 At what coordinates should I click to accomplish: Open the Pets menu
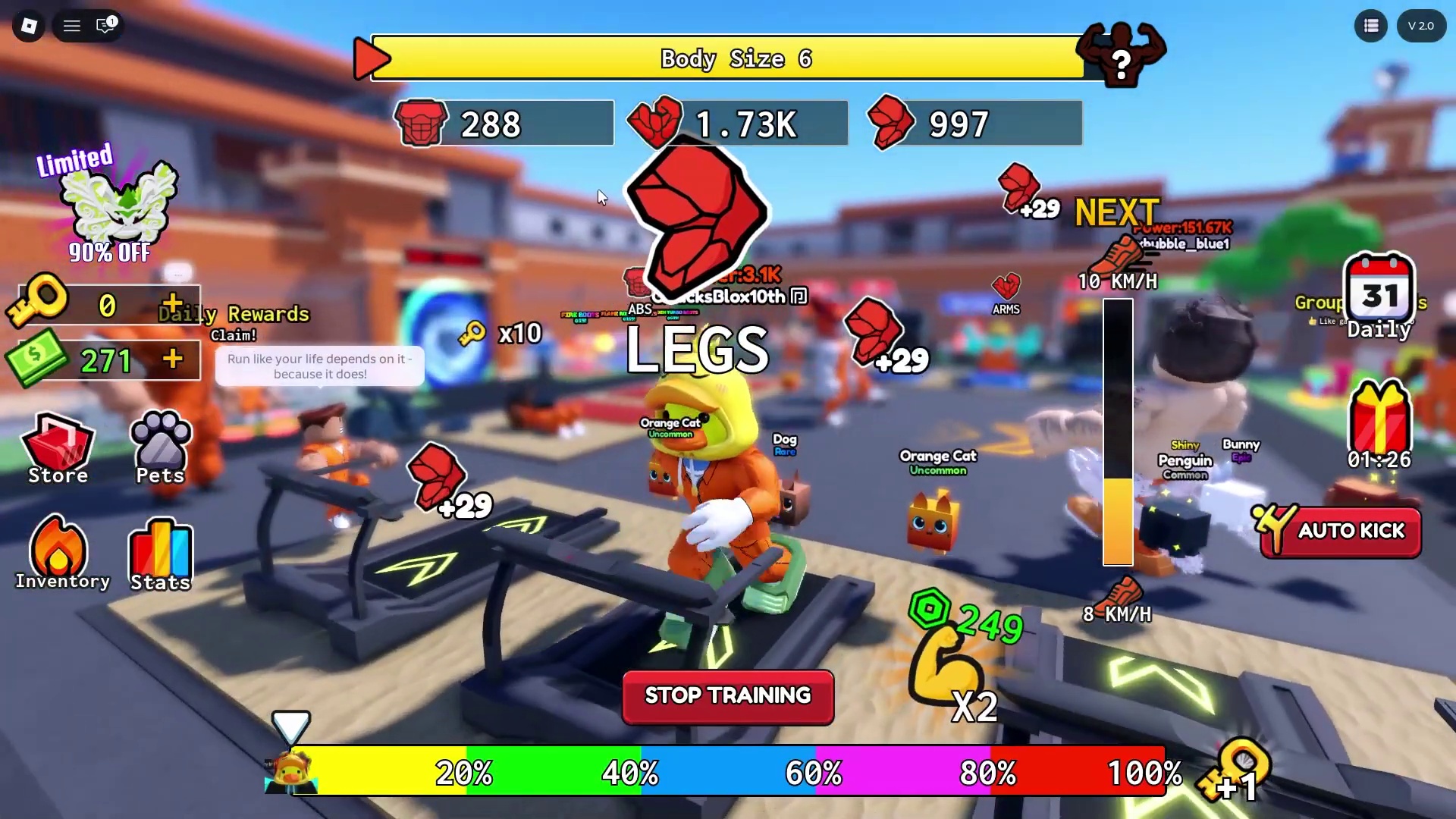click(x=160, y=449)
